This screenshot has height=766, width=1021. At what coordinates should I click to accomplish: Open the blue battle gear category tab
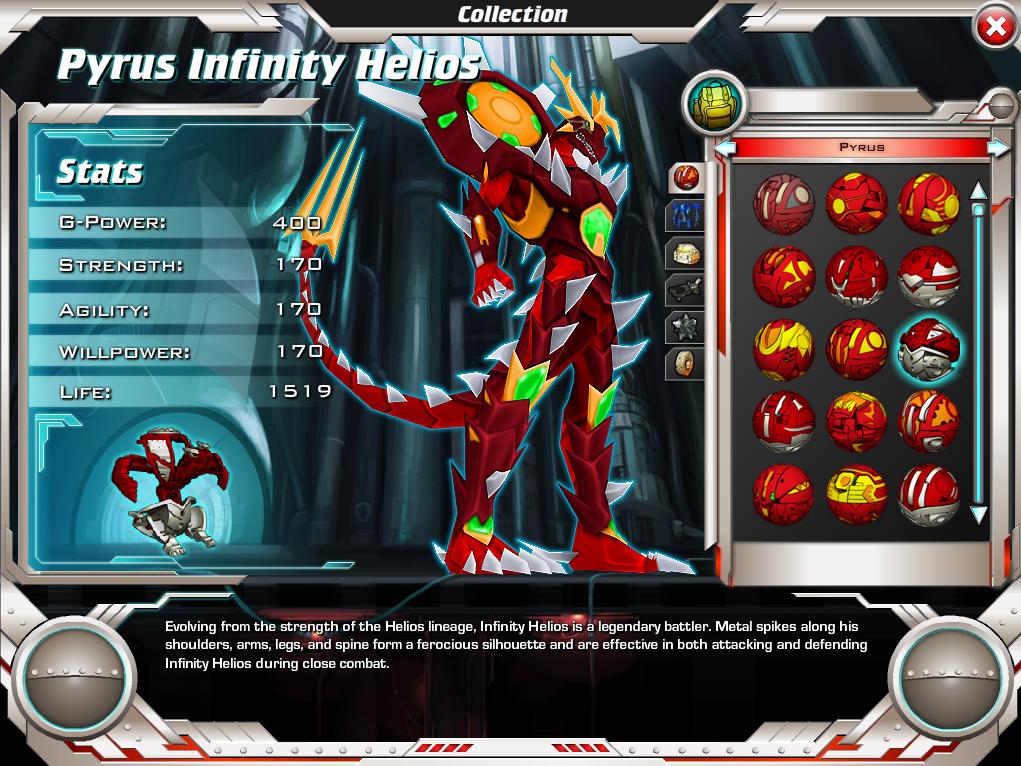point(686,215)
